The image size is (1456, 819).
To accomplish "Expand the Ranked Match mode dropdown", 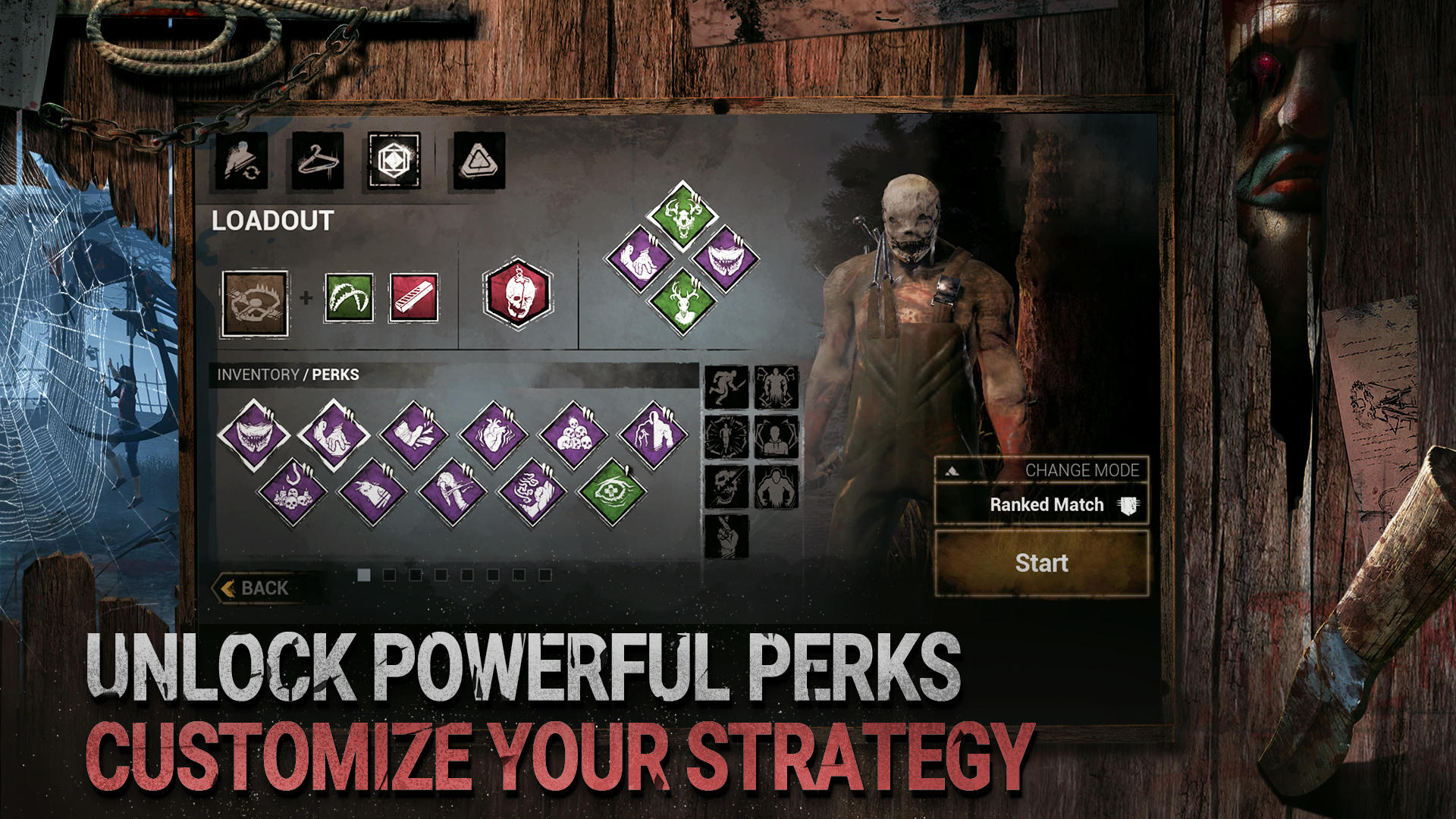I will [1045, 504].
